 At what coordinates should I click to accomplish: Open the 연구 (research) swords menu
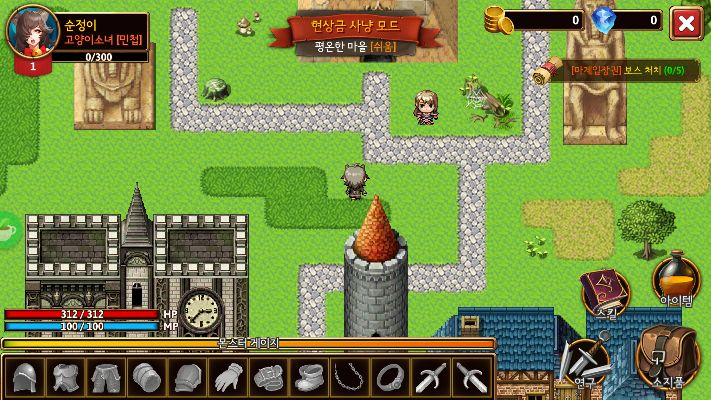click(x=586, y=362)
